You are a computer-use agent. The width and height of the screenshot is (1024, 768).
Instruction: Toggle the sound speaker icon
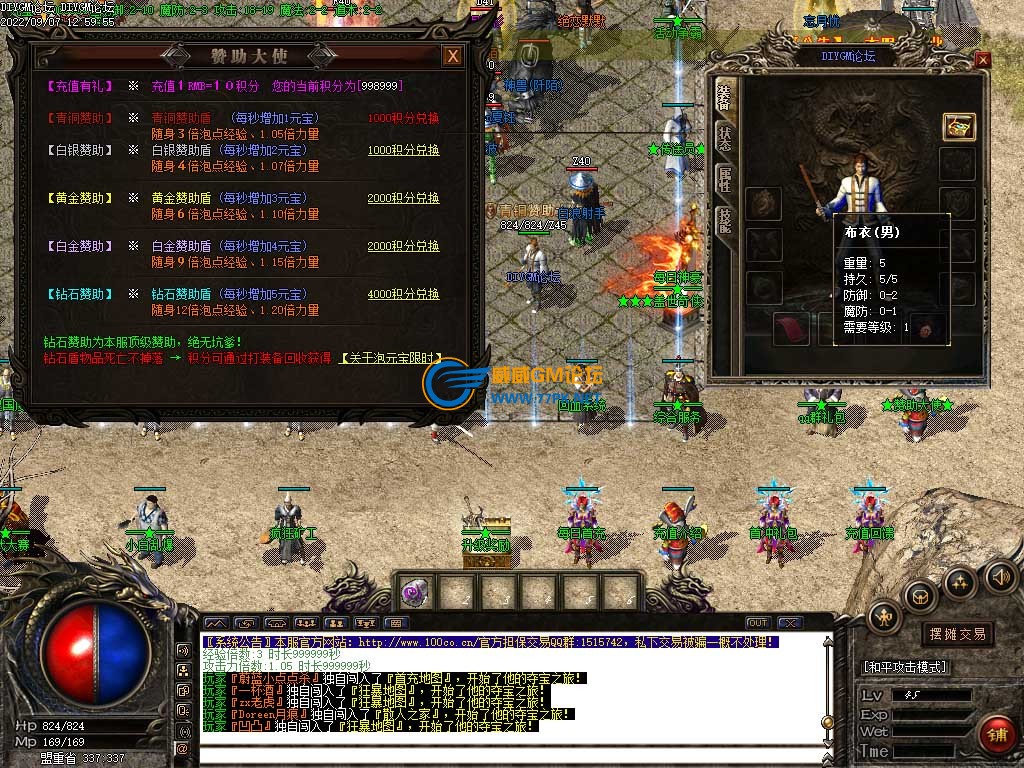click(x=1000, y=576)
